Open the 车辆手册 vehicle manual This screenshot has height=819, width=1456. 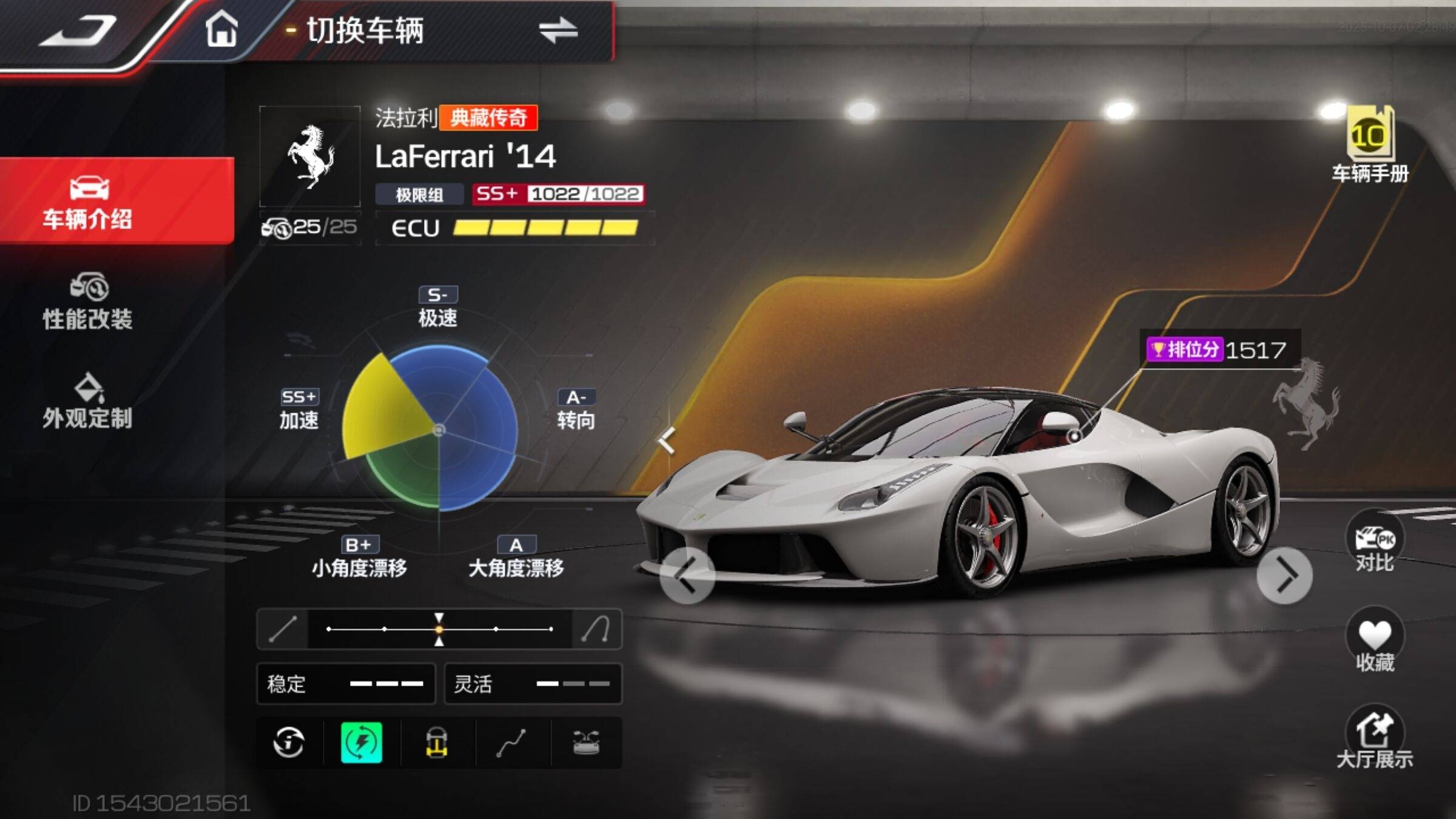pyautogui.click(x=1370, y=146)
